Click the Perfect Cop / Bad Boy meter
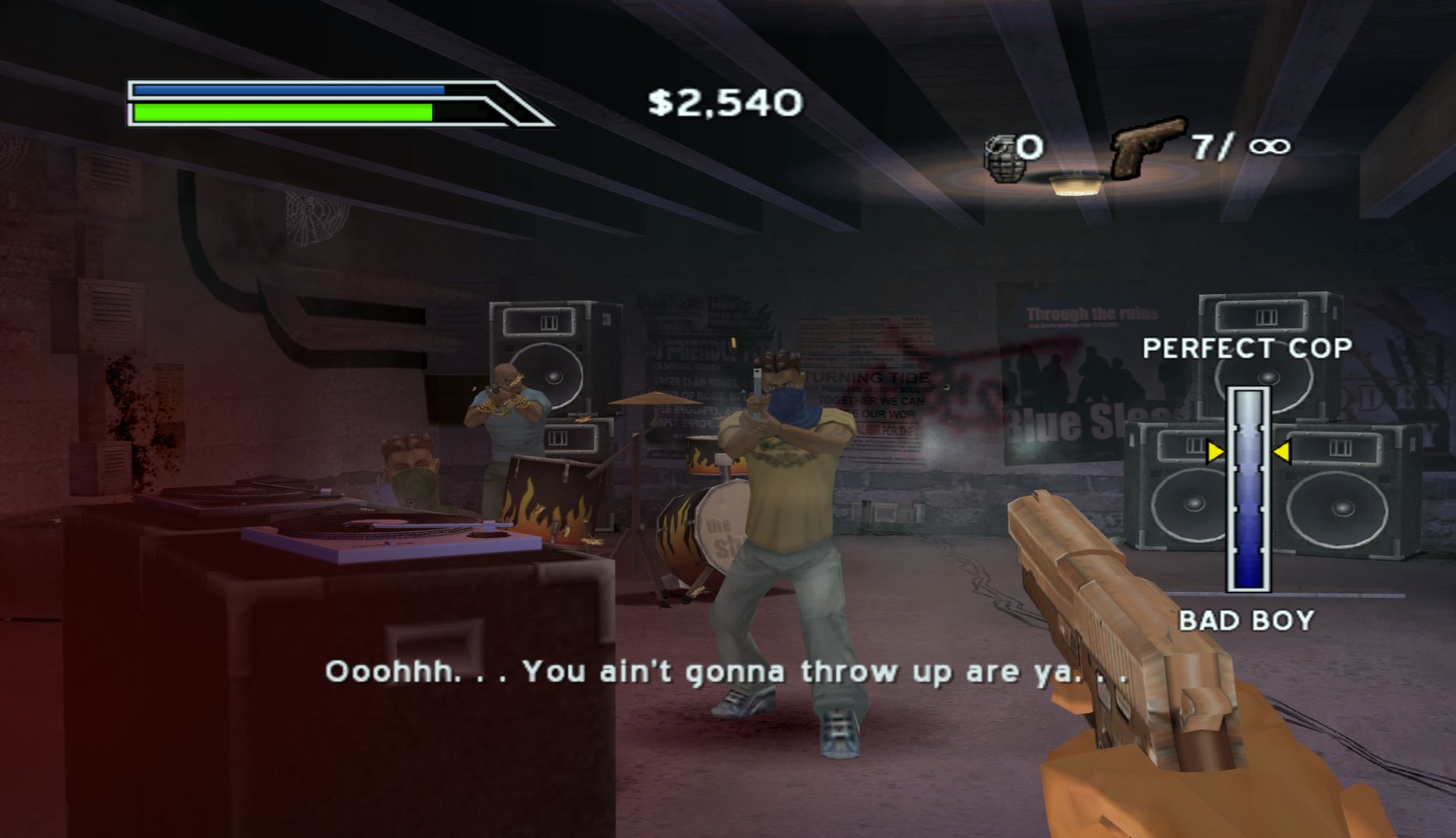 (1248, 489)
